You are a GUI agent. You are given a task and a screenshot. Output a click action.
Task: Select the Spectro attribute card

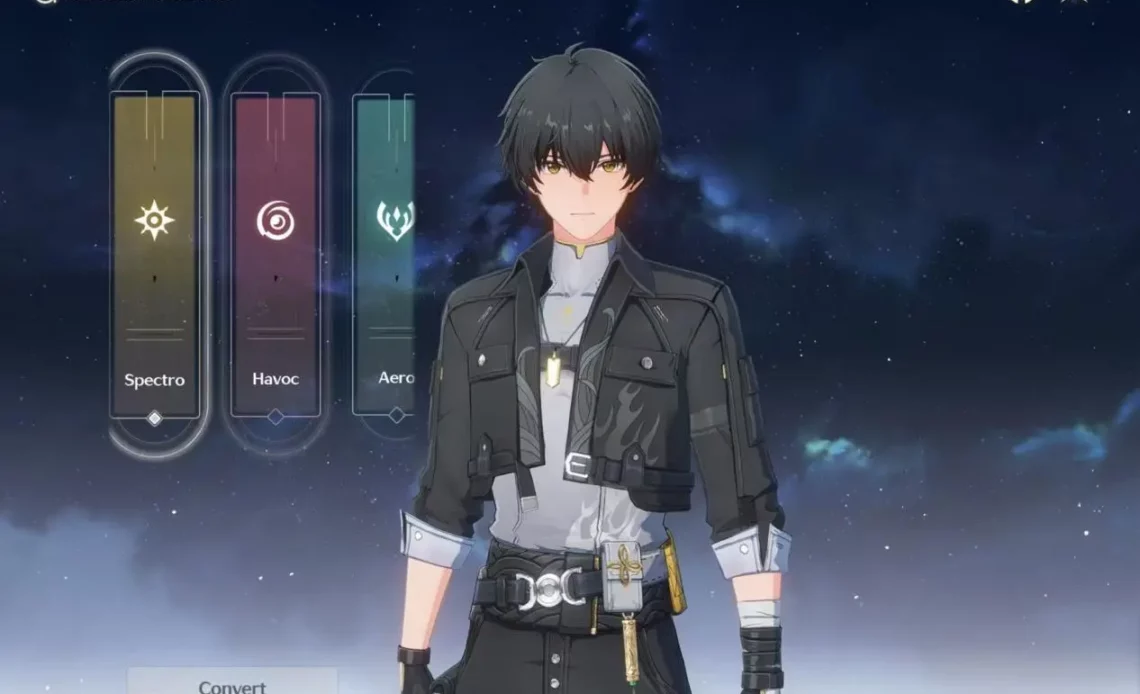(x=155, y=255)
